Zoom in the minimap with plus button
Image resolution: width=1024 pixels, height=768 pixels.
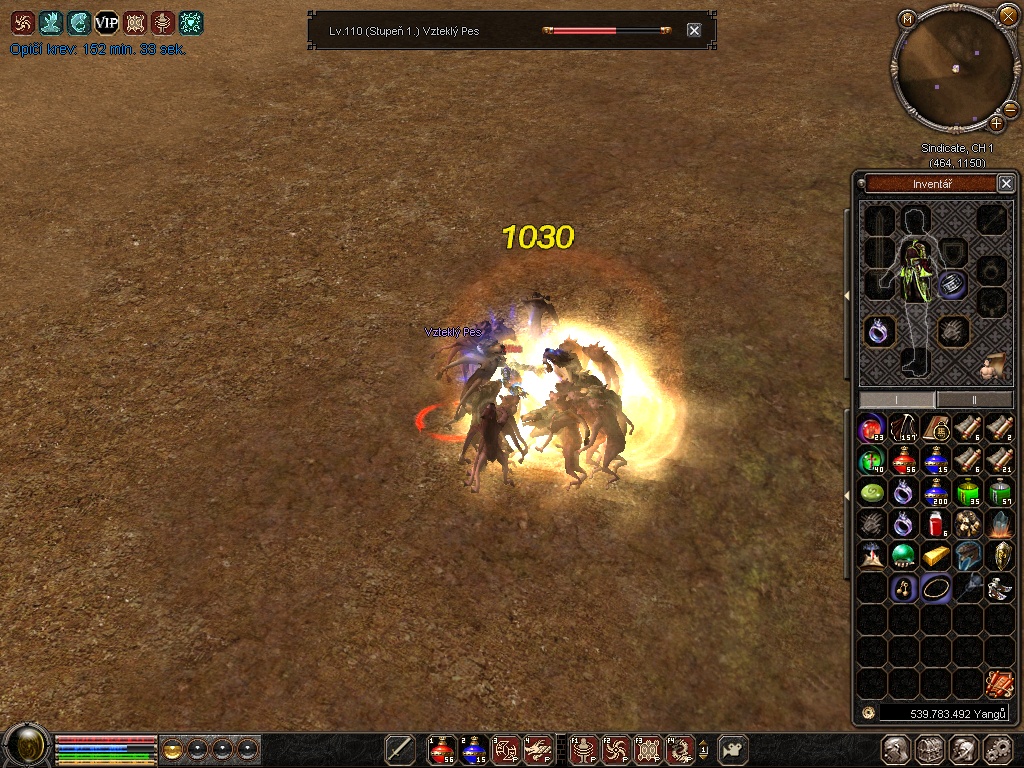pyautogui.click(x=996, y=123)
